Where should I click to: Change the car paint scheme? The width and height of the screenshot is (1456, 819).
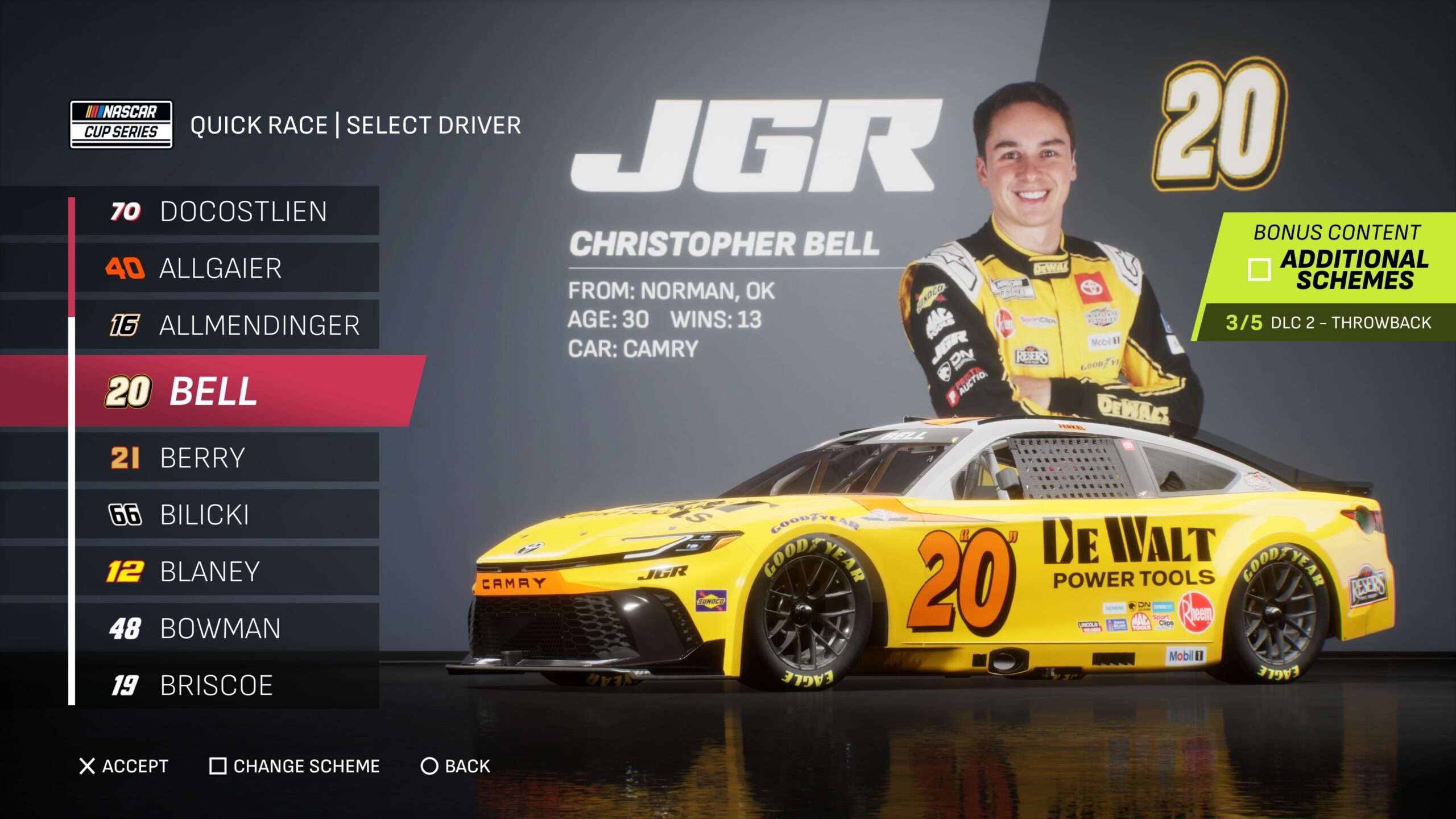295,766
